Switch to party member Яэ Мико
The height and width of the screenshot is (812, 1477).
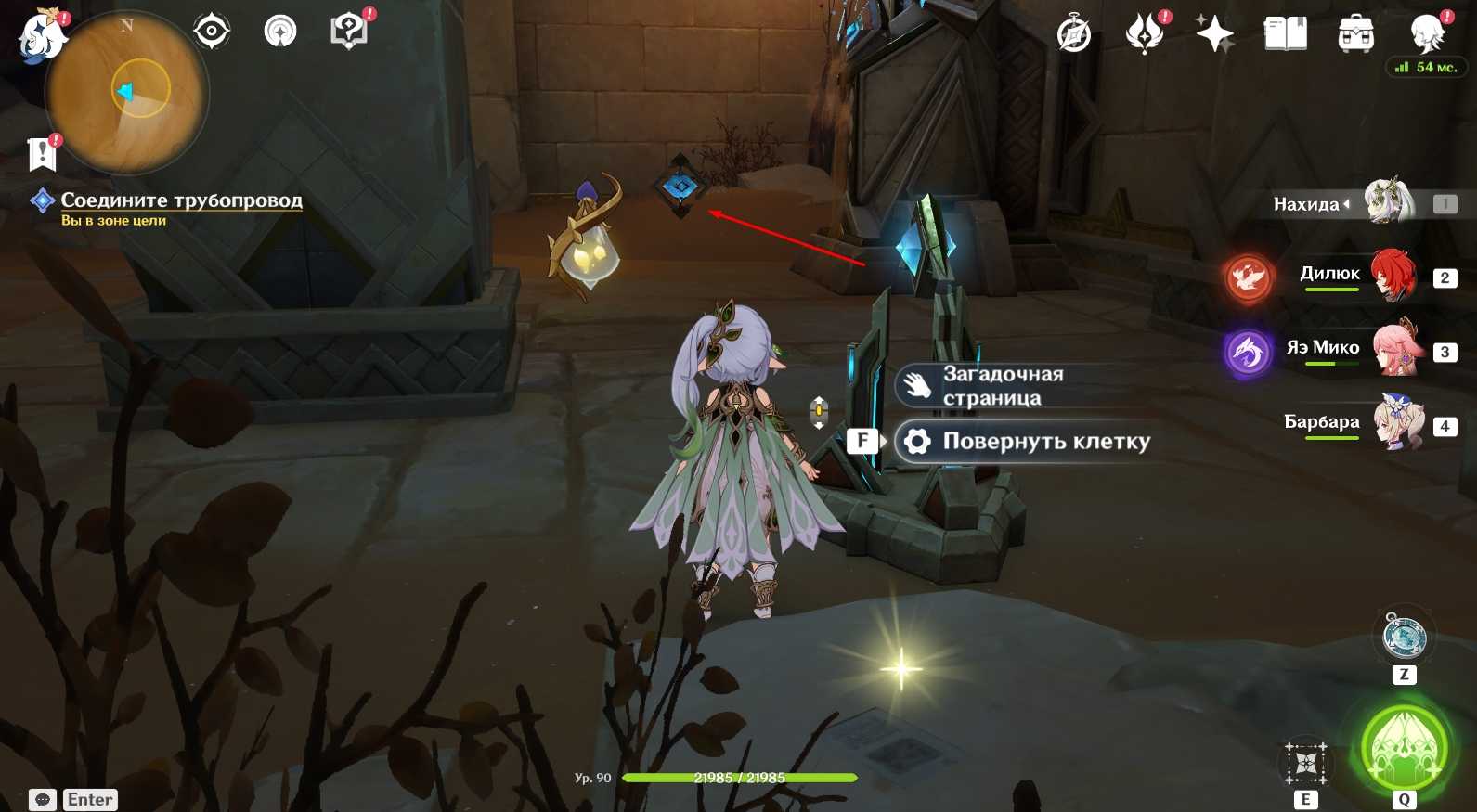click(1396, 349)
